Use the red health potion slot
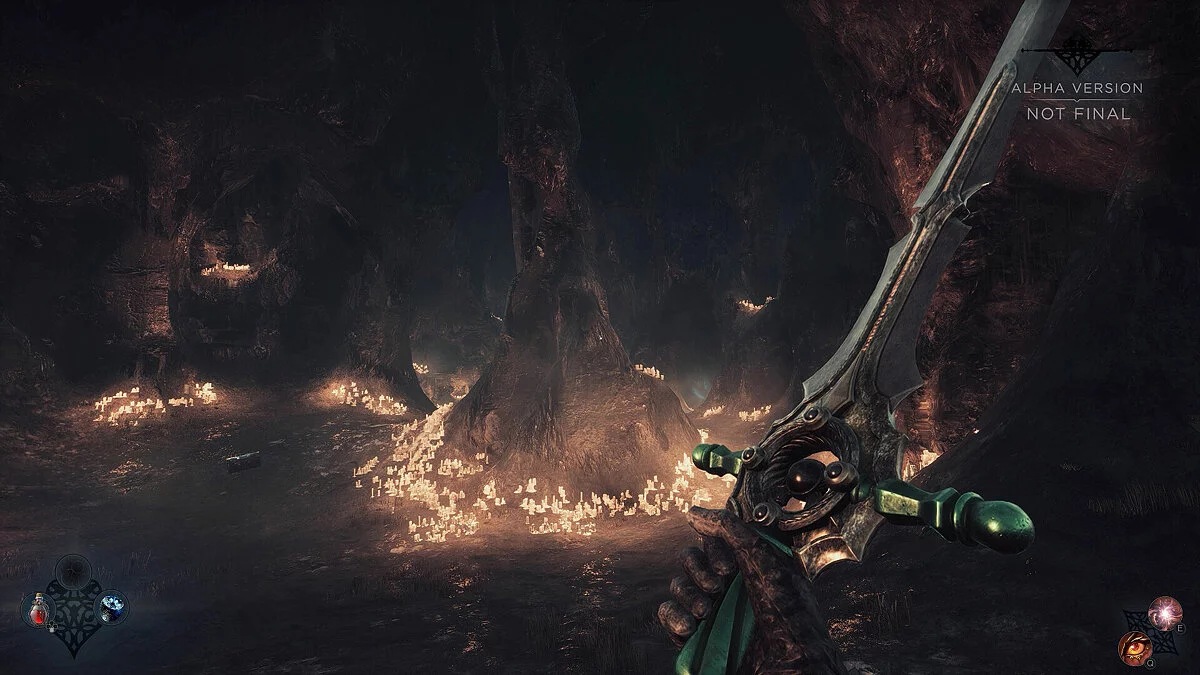Image resolution: width=1200 pixels, height=675 pixels. pyautogui.click(x=37, y=608)
